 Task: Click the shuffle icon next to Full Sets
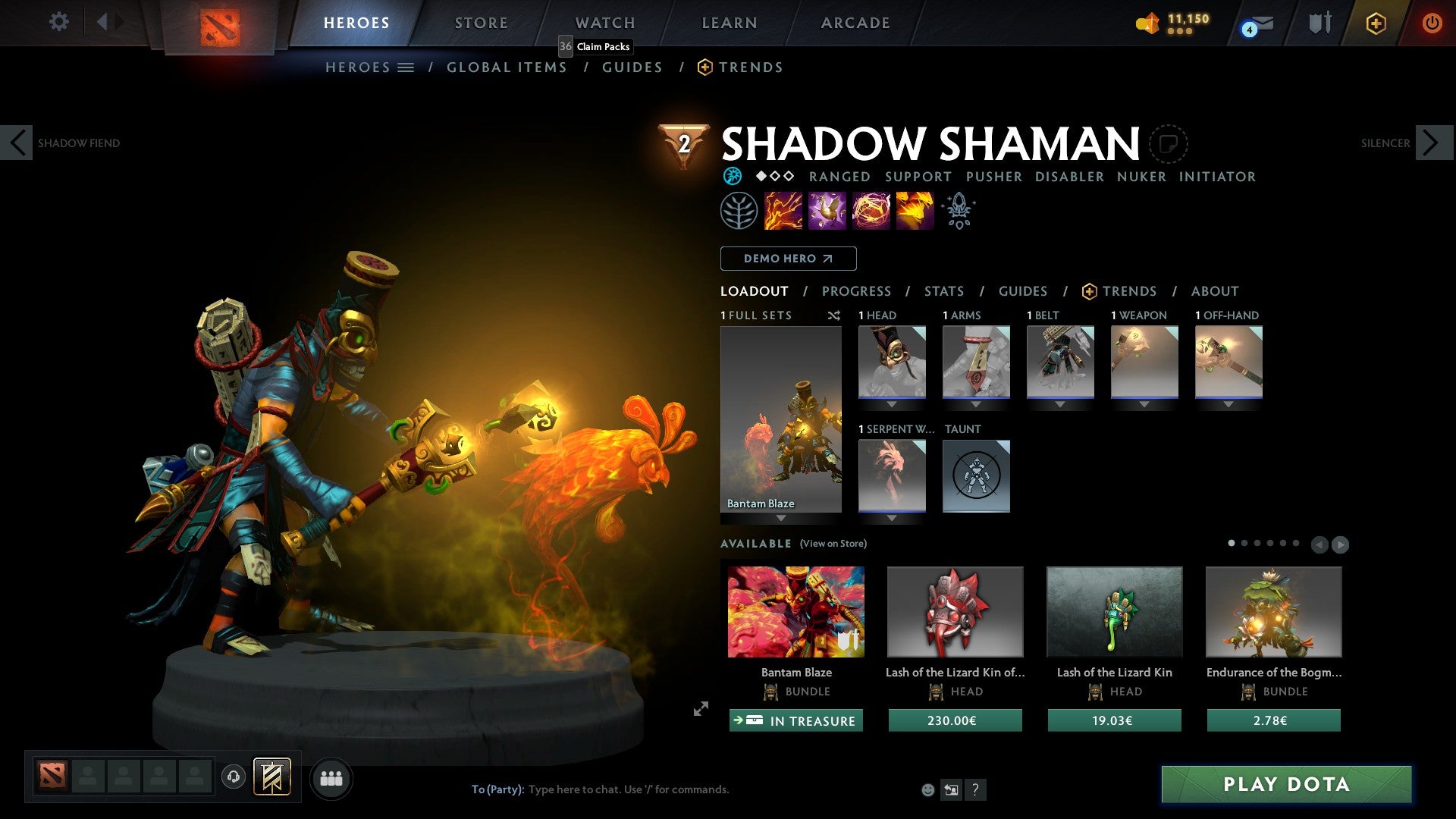click(834, 315)
